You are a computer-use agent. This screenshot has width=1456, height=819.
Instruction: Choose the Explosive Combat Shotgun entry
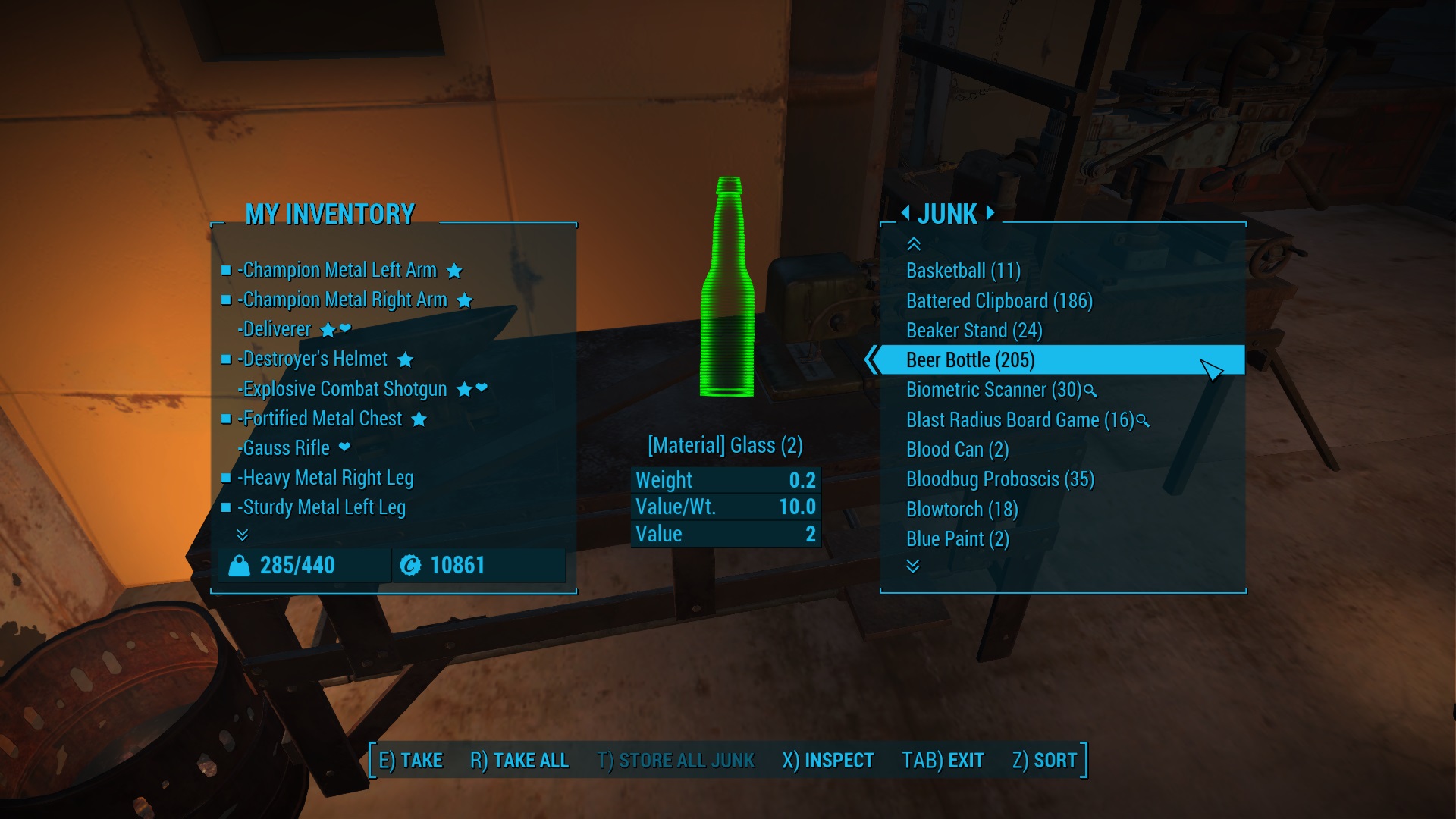click(x=344, y=389)
